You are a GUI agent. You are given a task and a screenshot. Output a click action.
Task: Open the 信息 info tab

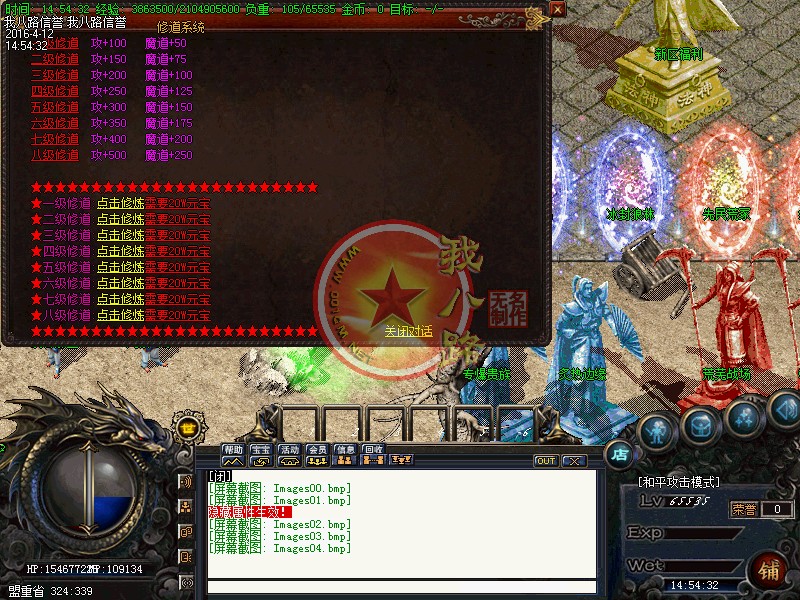345,450
